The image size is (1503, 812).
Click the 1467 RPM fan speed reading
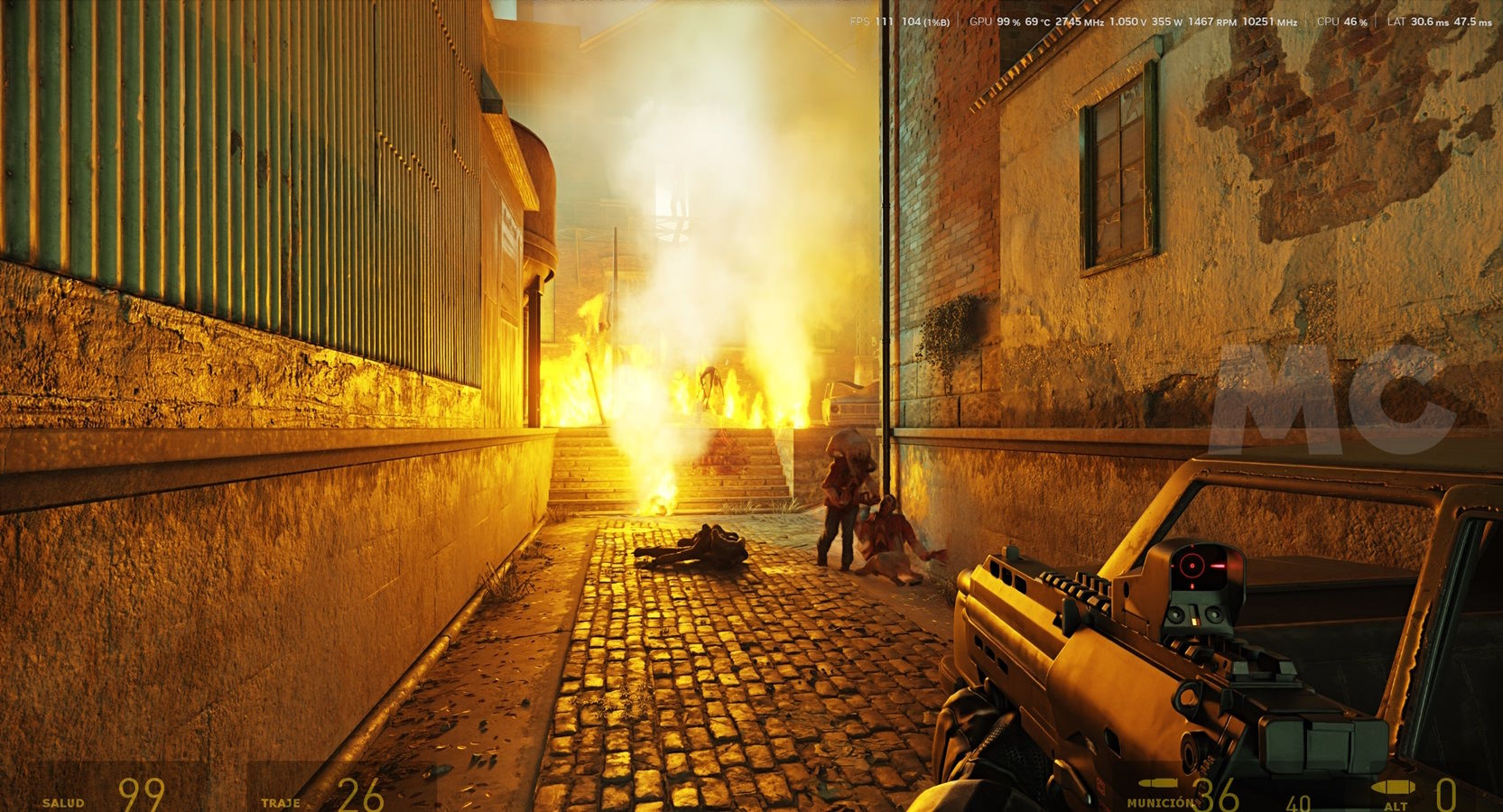pos(1211,19)
